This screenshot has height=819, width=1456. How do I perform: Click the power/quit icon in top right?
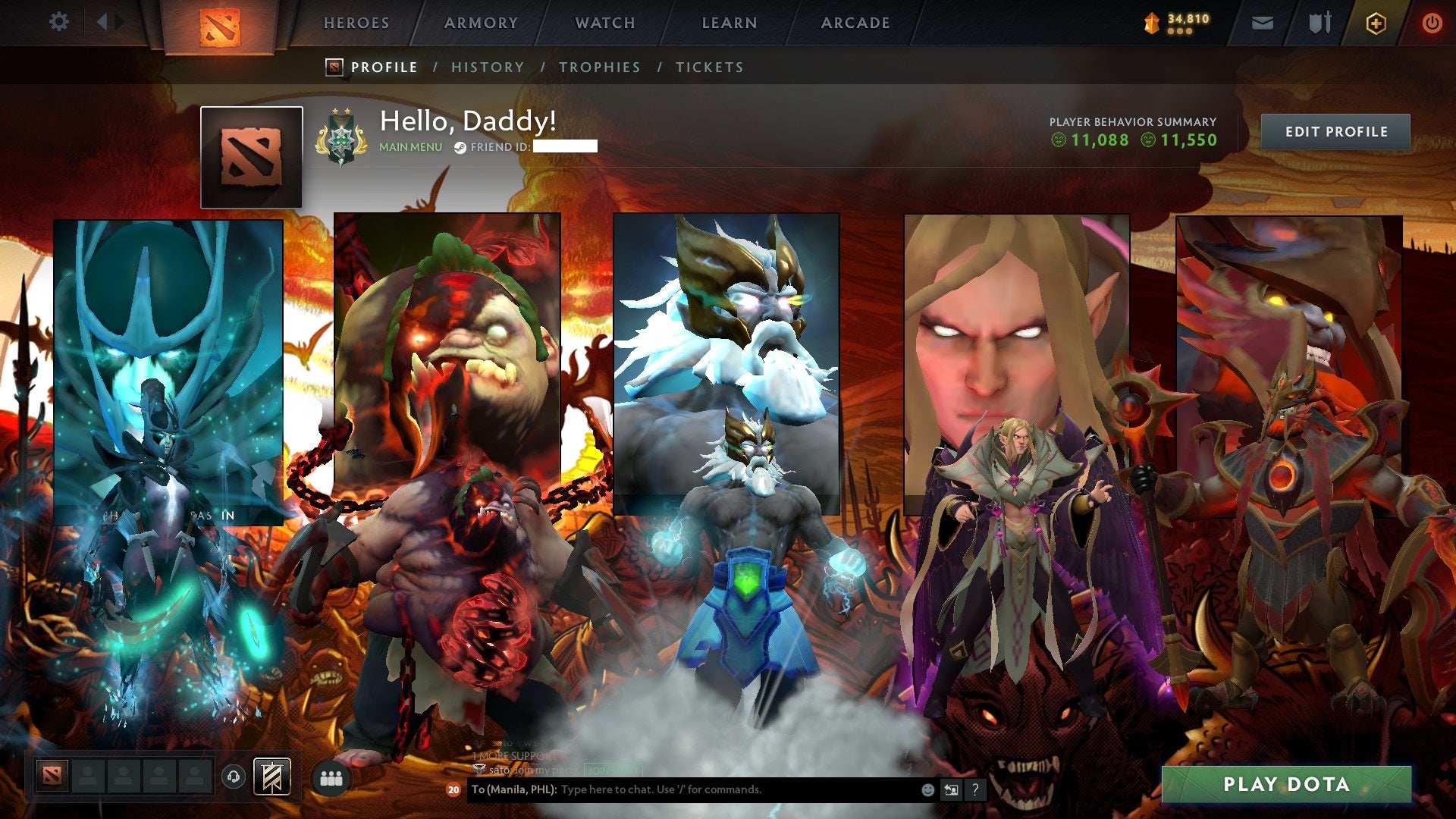point(1432,22)
